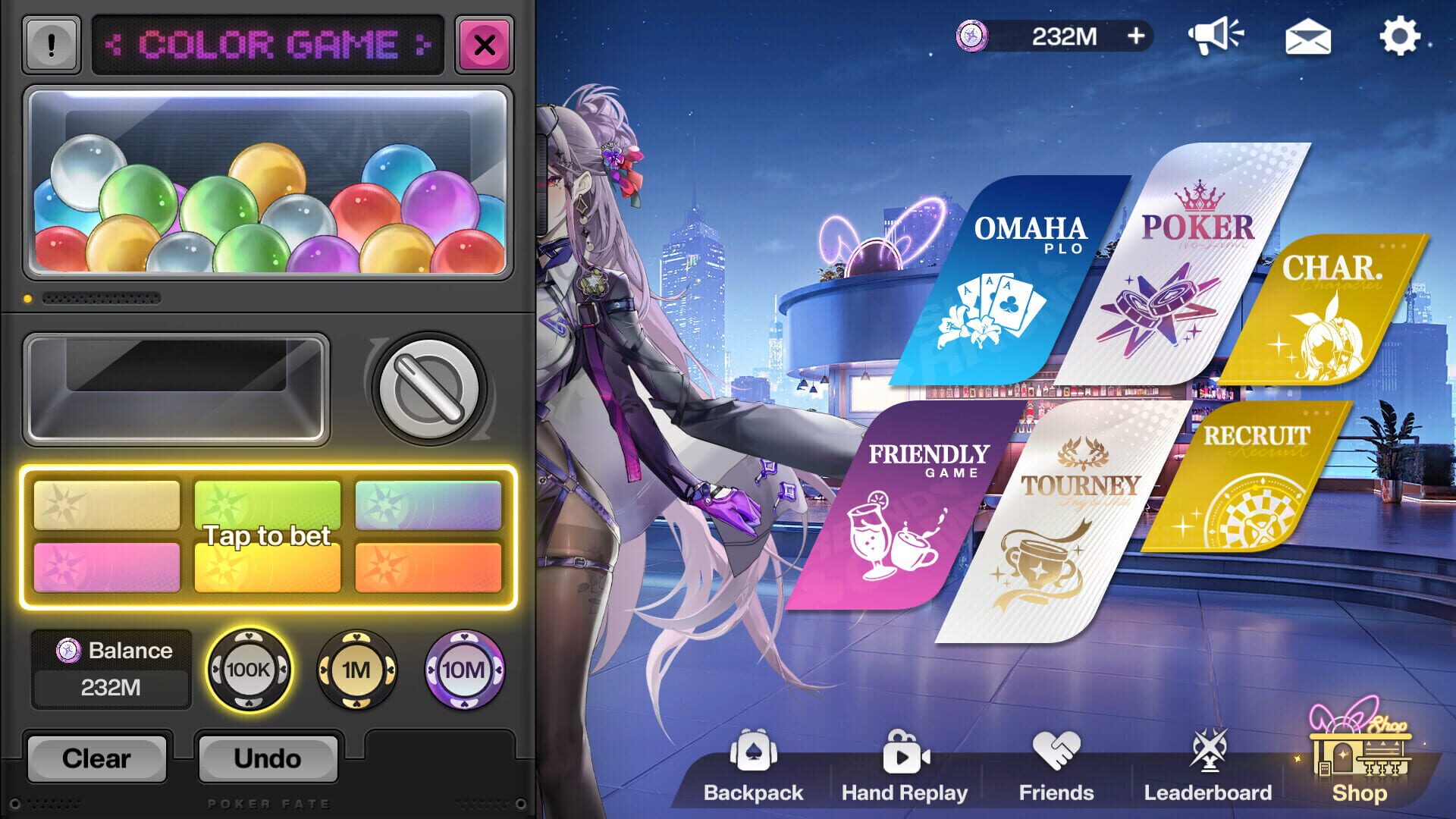The width and height of the screenshot is (1456, 819).
Task: Open the mailbox inbox icon
Action: coord(1309,36)
